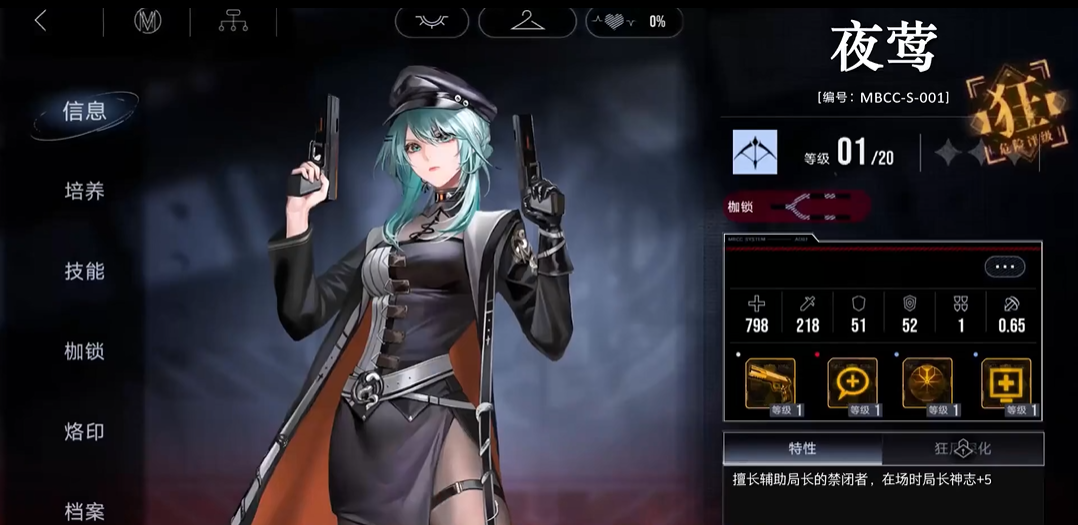Switch to the 信息 tab
The height and width of the screenshot is (525, 1078).
click(x=85, y=111)
